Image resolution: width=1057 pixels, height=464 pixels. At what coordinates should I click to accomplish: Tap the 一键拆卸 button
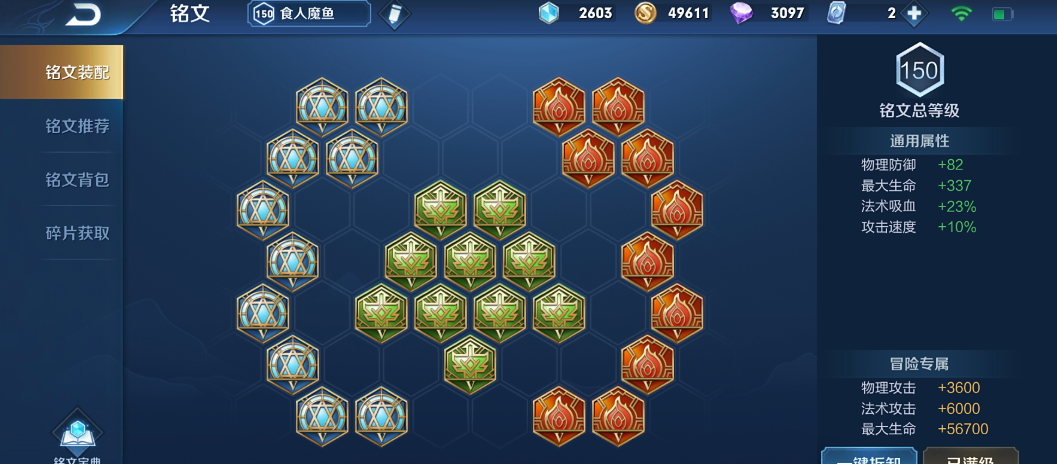(868, 456)
